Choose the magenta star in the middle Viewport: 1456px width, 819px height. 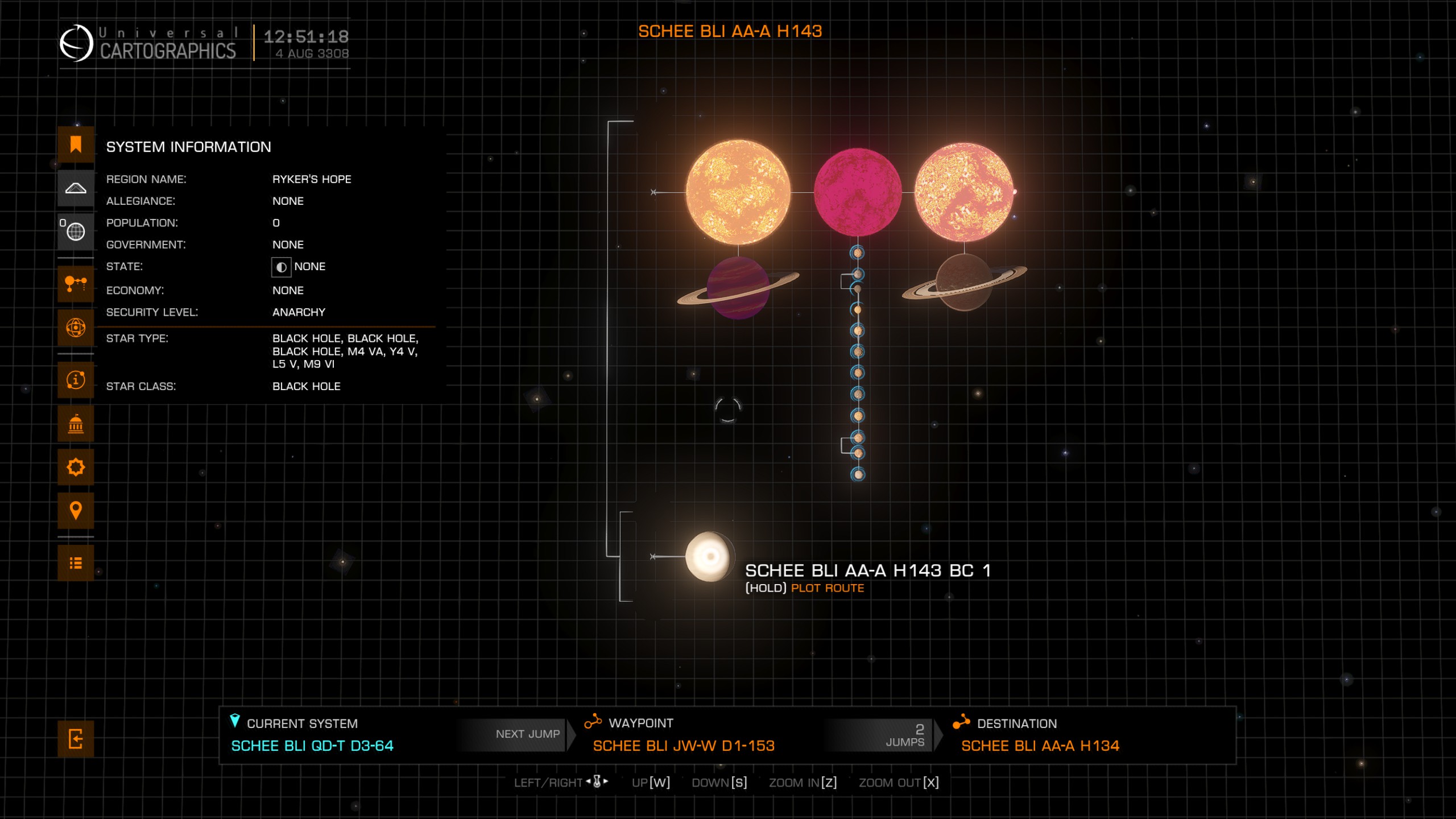(857, 192)
